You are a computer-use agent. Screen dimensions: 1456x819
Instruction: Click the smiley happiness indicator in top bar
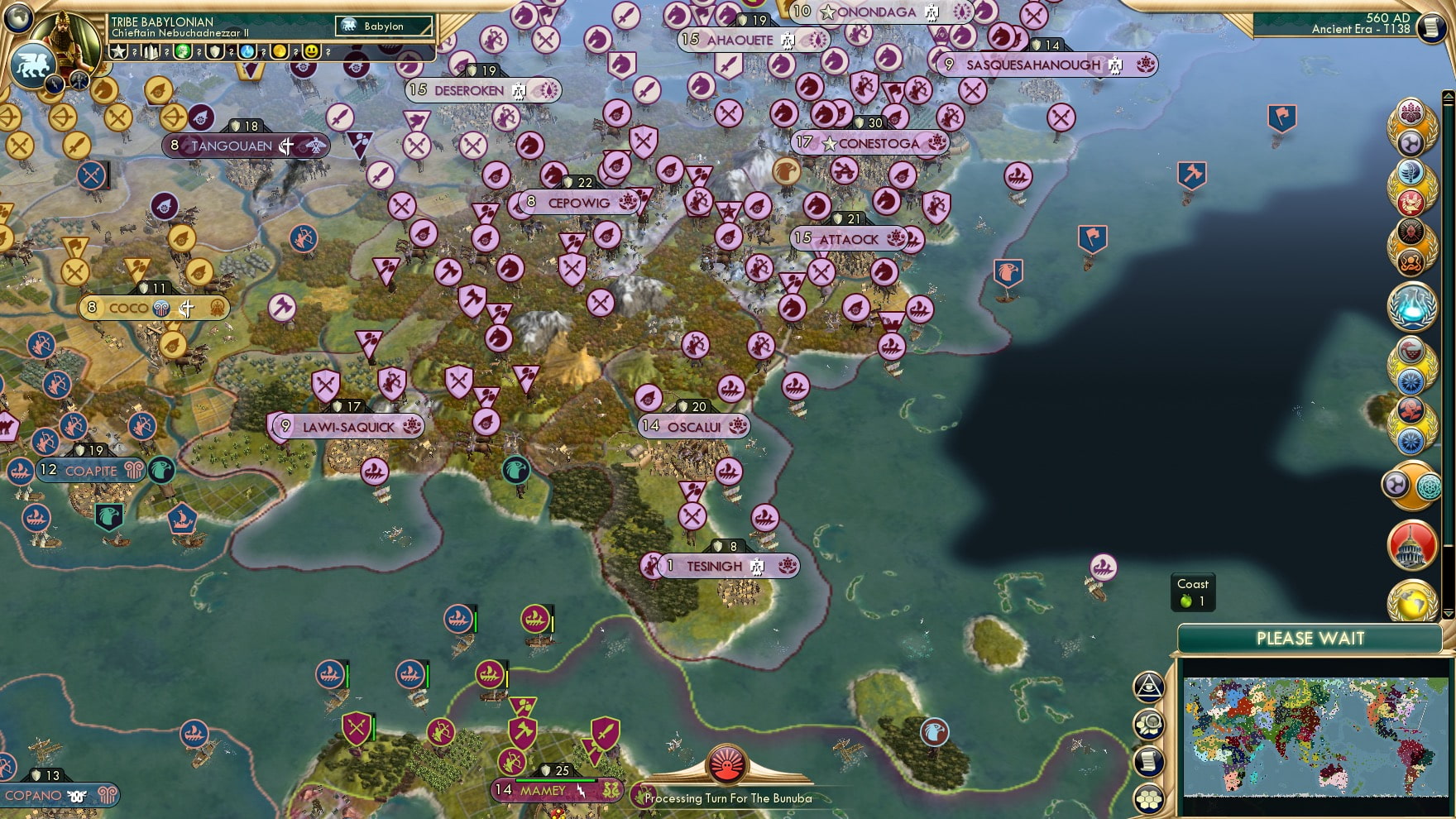tap(311, 51)
